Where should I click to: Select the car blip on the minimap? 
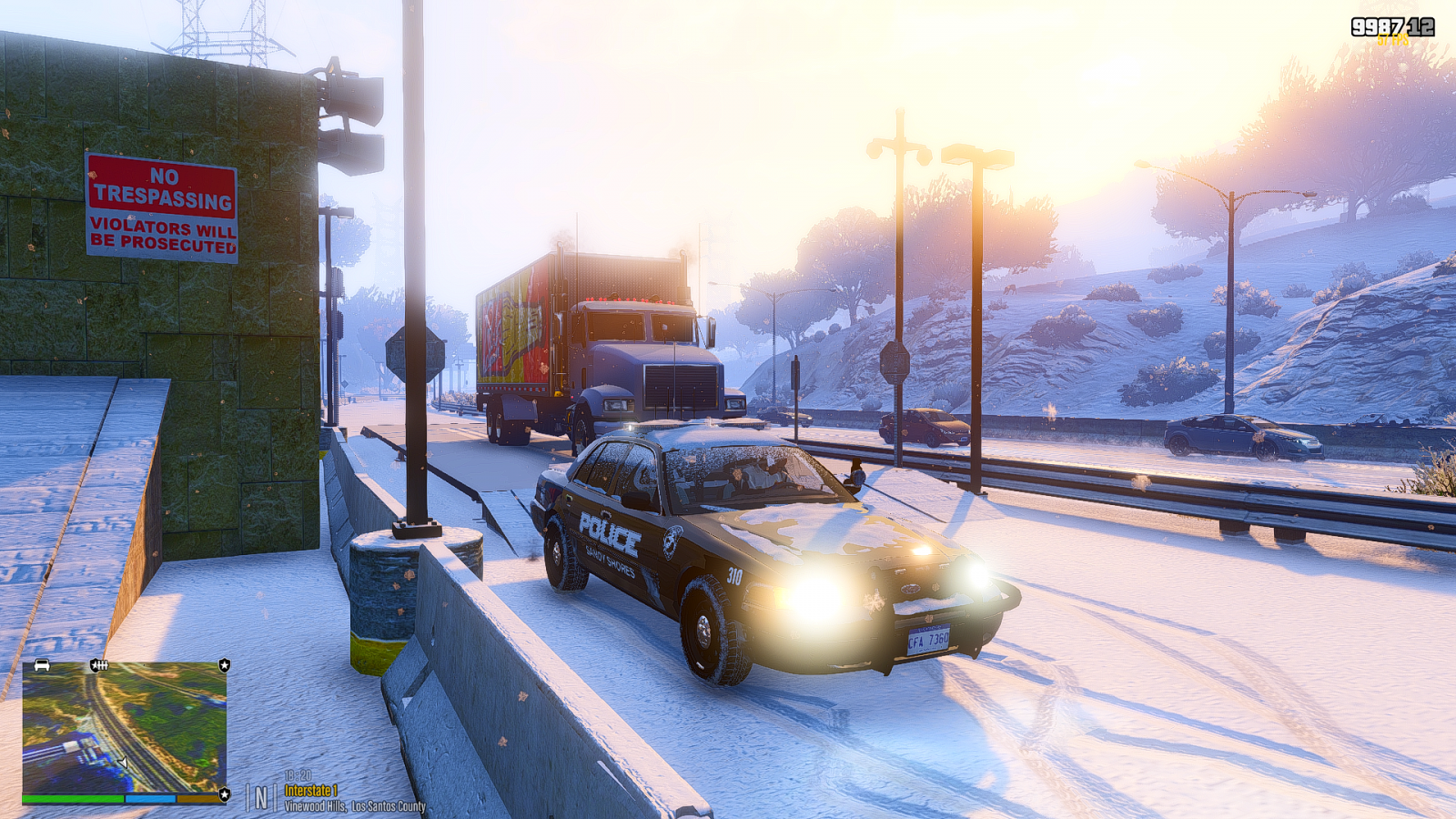42,666
